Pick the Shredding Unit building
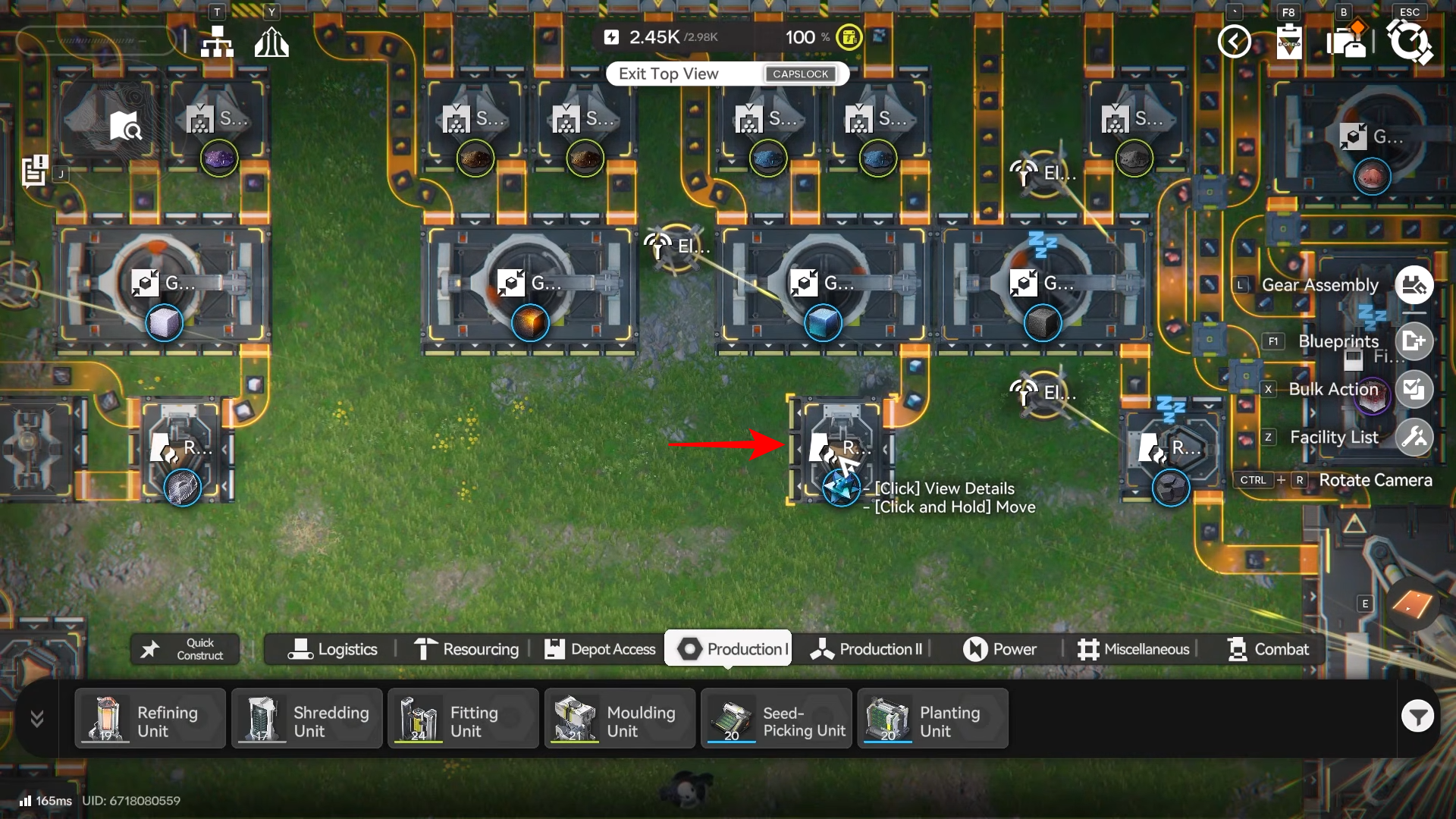 point(307,719)
